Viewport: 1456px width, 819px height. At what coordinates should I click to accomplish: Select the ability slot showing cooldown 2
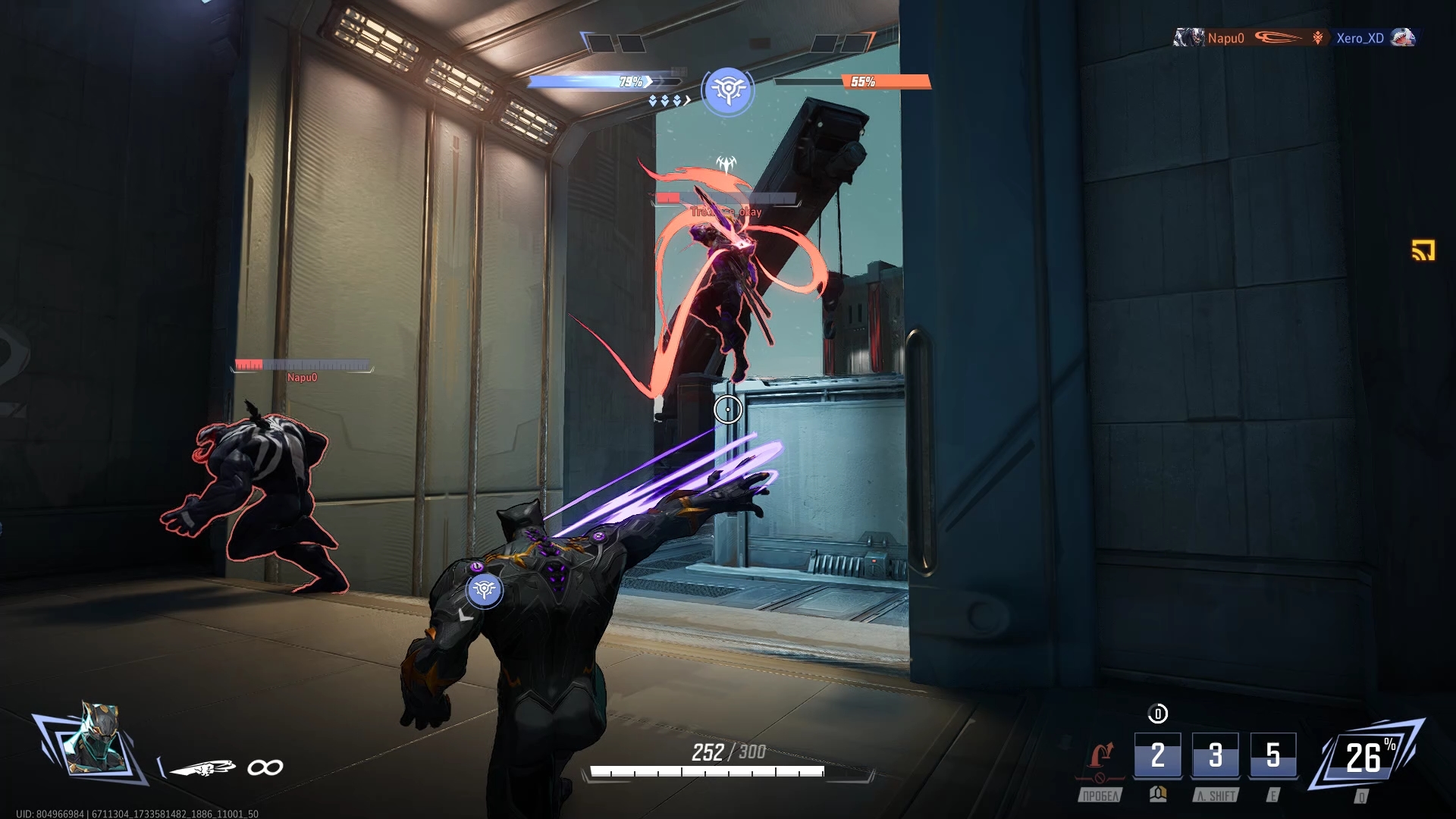coord(1157,755)
